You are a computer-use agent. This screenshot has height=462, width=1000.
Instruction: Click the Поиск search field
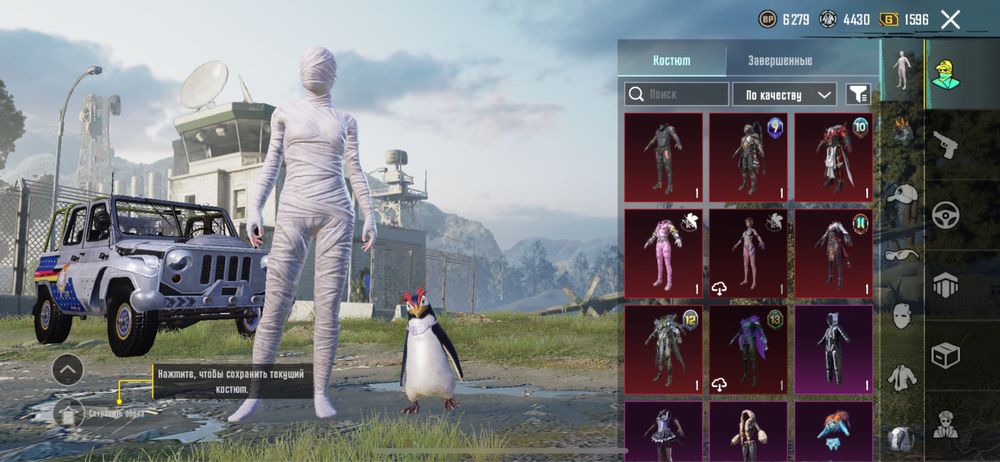(x=677, y=94)
